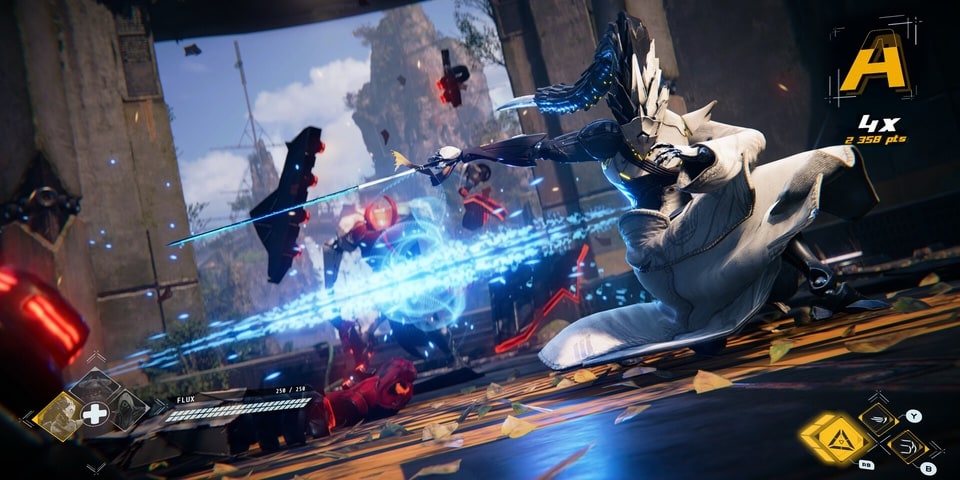The width and height of the screenshot is (960, 480).
Task: Use the slash ability icon beside Y
Action: [x=879, y=420]
